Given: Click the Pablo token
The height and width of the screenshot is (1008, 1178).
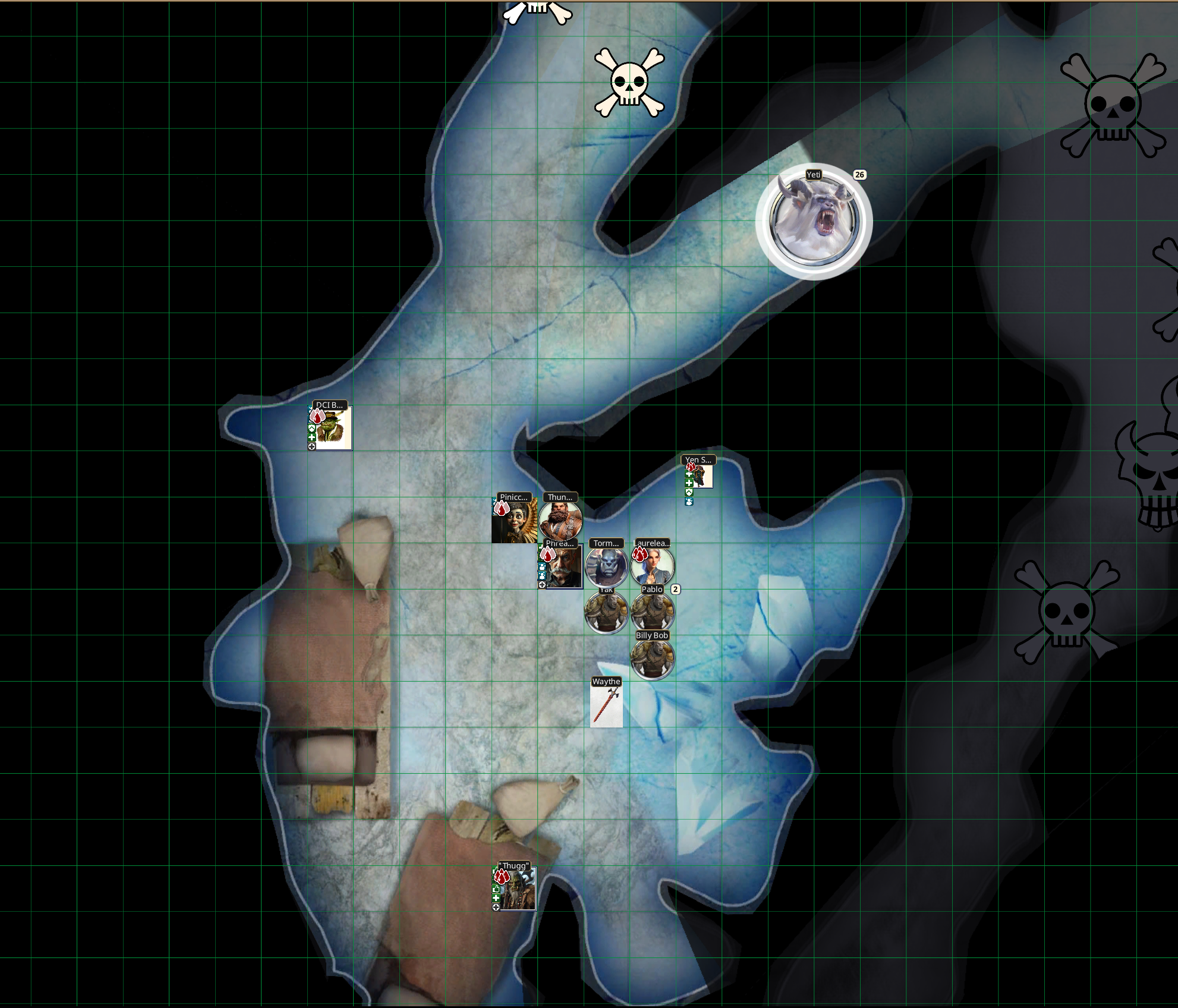Looking at the screenshot, I should pyautogui.click(x=653, y=612).
